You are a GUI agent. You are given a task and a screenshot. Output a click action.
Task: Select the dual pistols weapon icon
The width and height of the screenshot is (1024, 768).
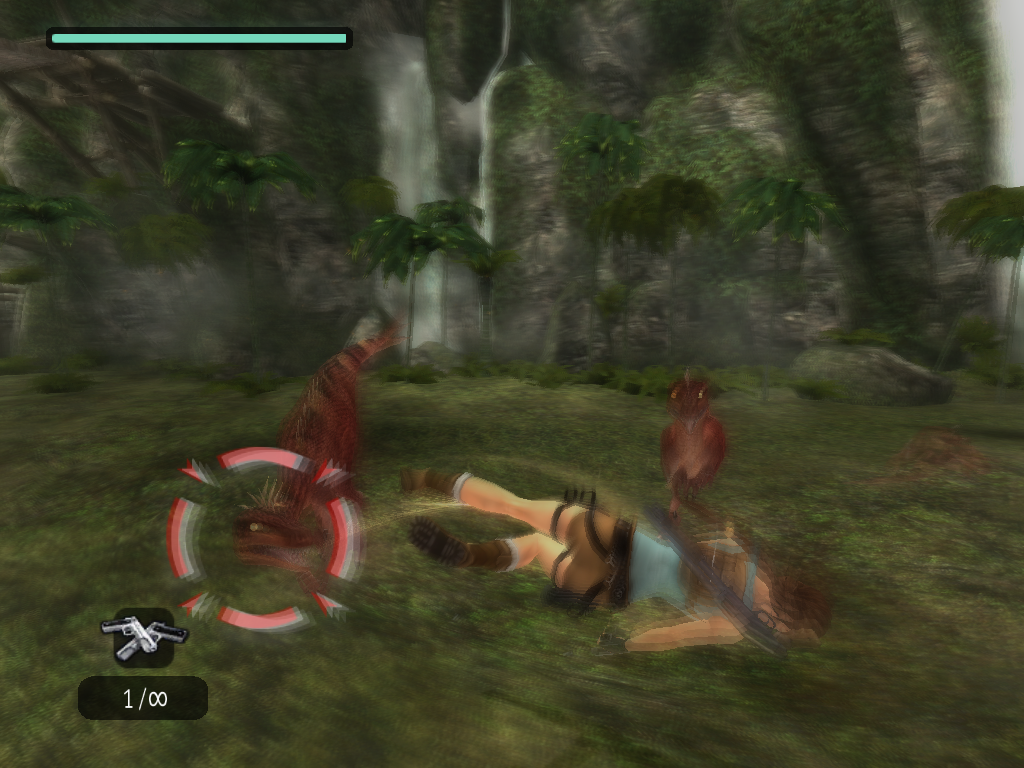(144, 637)
